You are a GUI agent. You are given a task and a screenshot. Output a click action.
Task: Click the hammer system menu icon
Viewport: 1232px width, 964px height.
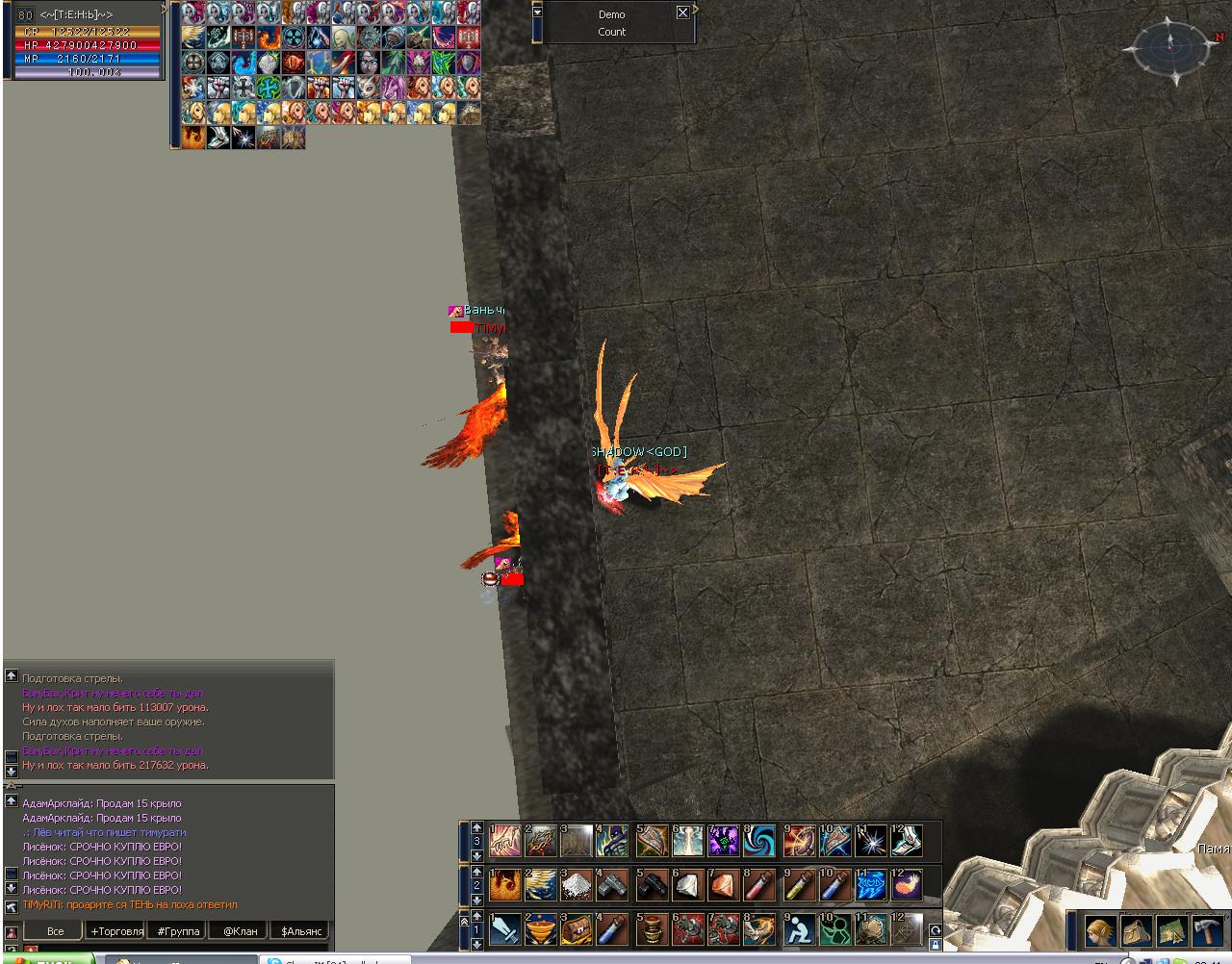pyautogui.click(x=1208, y=931)
